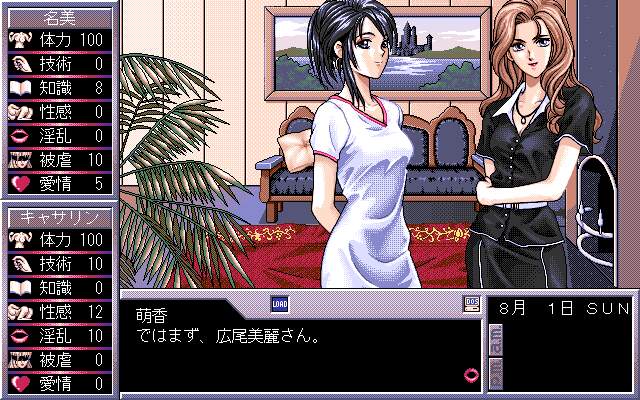Click the DOS exit icon
The height and width of the screenshot is (400, 640).
(x=472, y=302)
